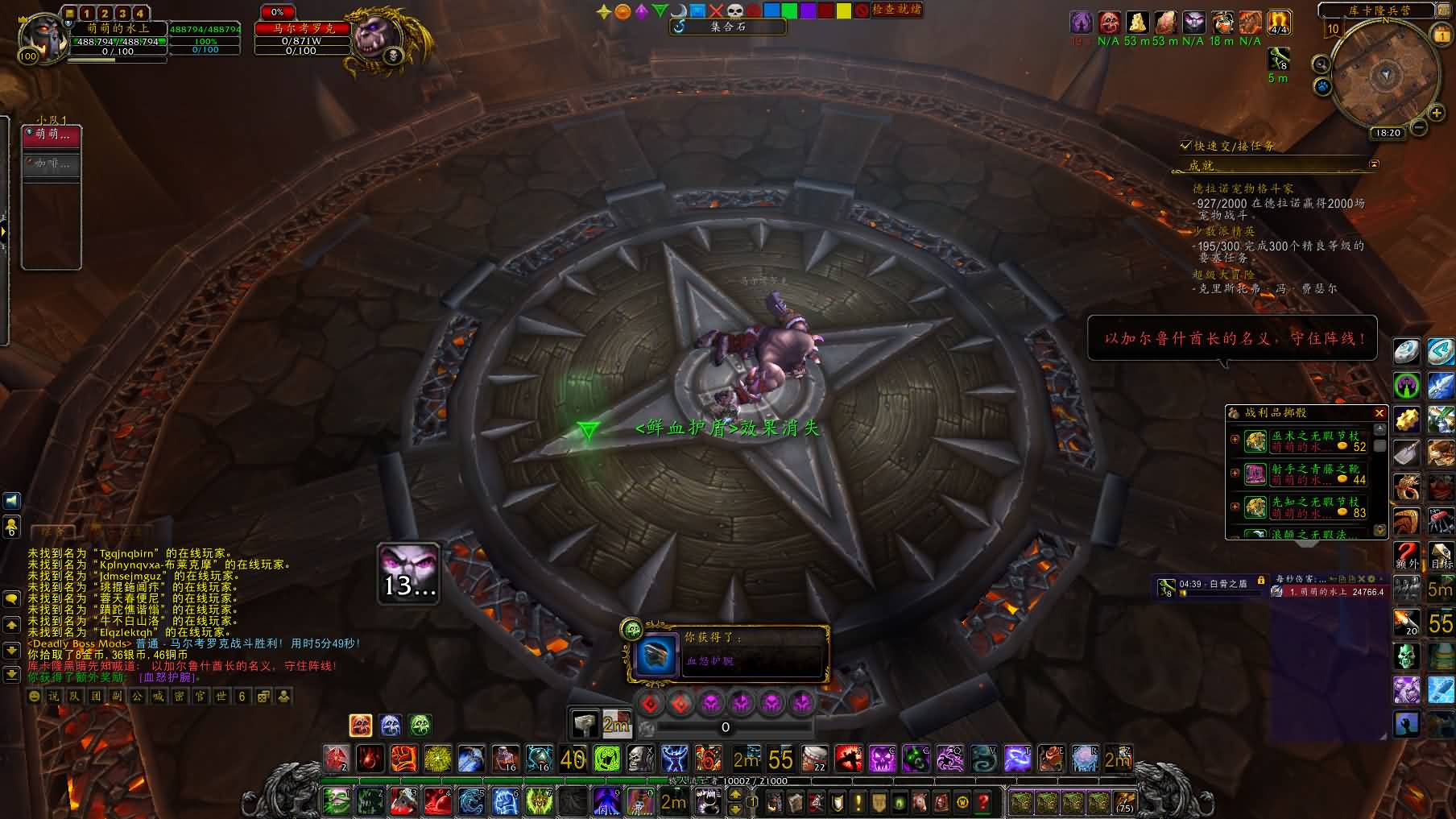Zoom out the minimap with minus button
This screenshot has height=819, width=1456.
click(x=1419, y=127)
